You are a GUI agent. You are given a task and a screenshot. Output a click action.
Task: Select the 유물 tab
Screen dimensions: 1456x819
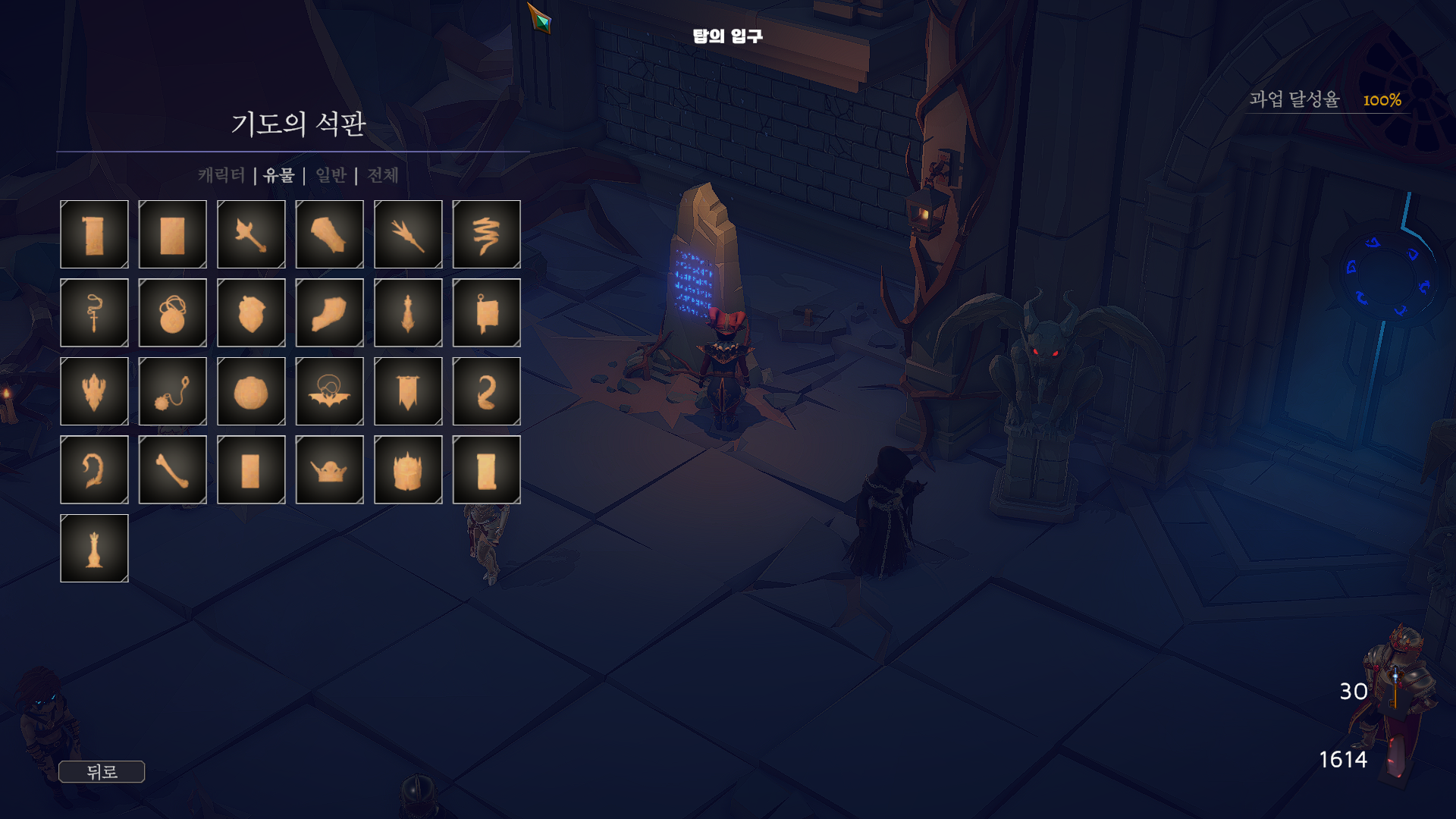click(x=279, y=175)
